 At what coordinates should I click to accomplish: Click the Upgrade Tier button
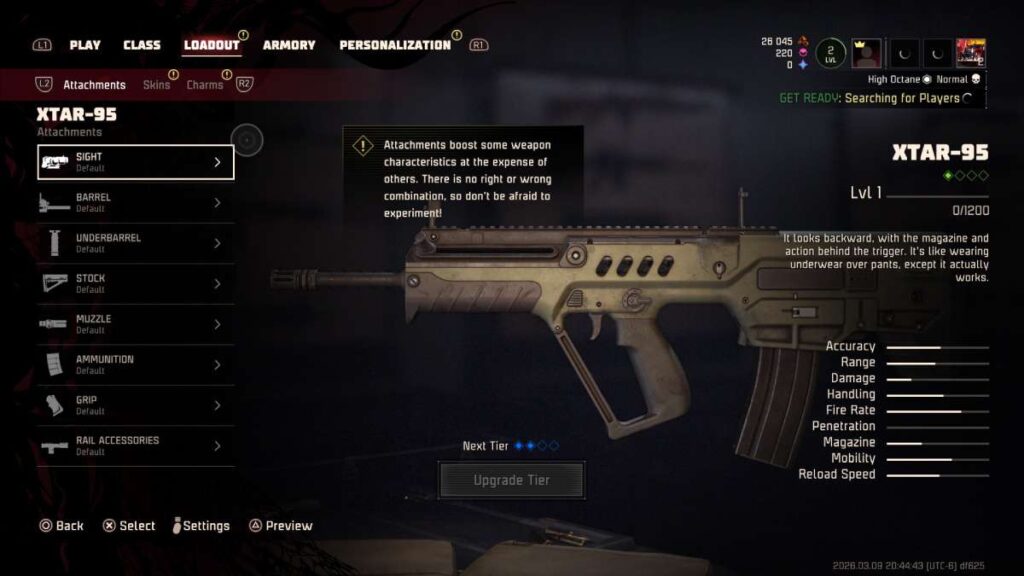point(511,480)
